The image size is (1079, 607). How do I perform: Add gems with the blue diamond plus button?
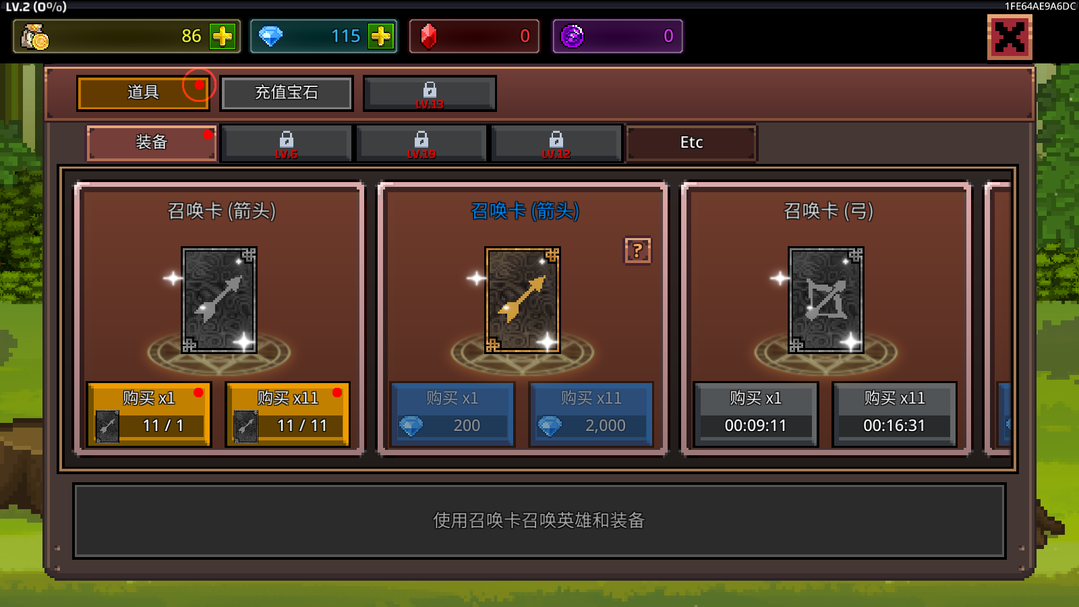pos(381,37)
